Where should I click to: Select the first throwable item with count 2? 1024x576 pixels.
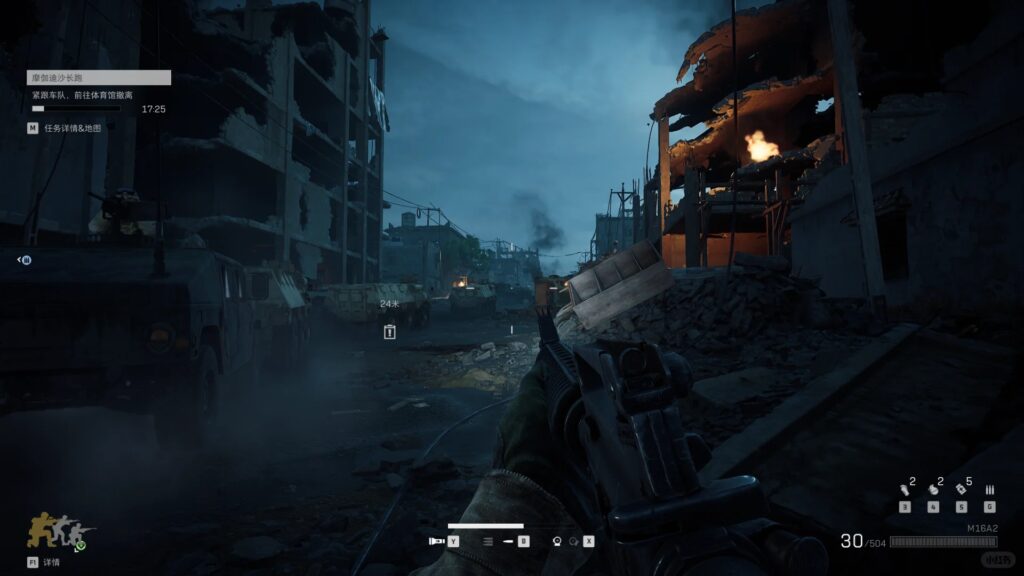pos(904,489)
